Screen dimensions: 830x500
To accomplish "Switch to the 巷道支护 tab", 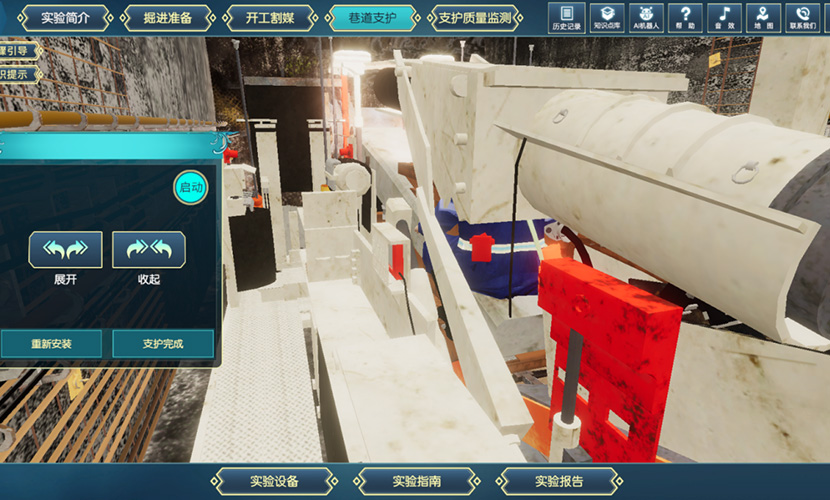I will coord(371,18).
